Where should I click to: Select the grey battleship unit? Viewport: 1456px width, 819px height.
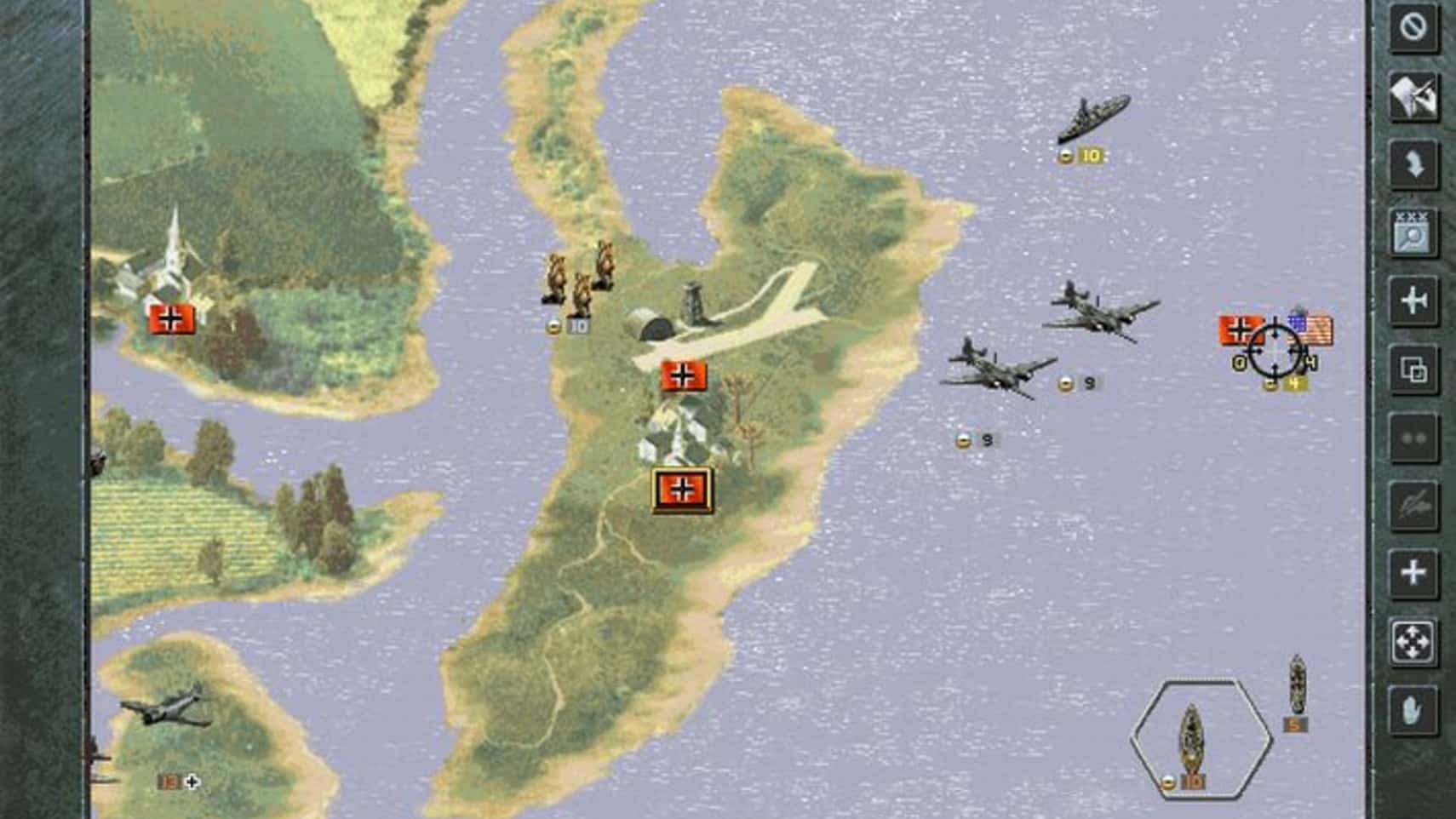click(1093, 117)
